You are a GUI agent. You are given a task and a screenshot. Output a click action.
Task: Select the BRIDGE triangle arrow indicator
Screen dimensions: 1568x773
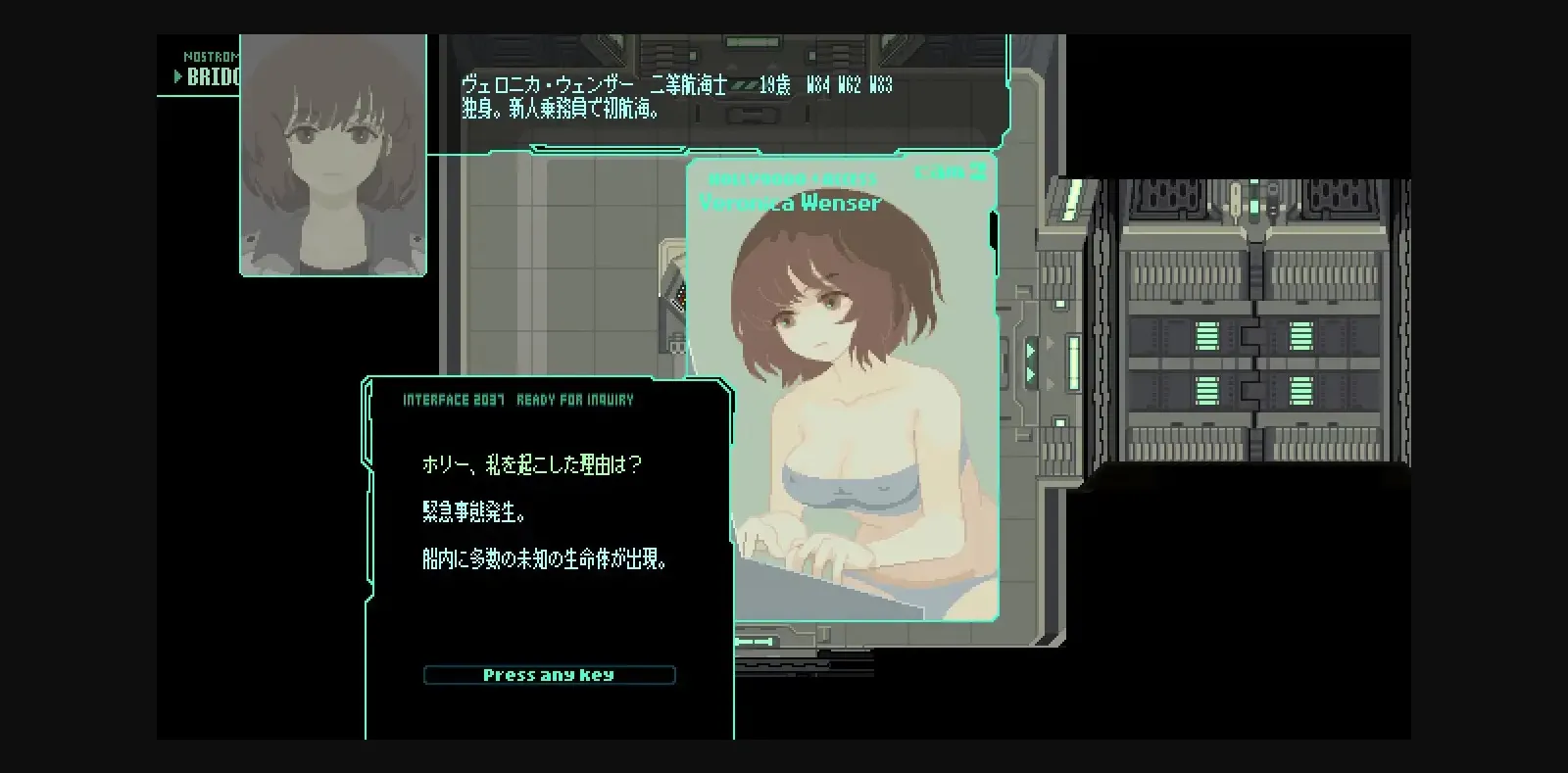[179, 75]
